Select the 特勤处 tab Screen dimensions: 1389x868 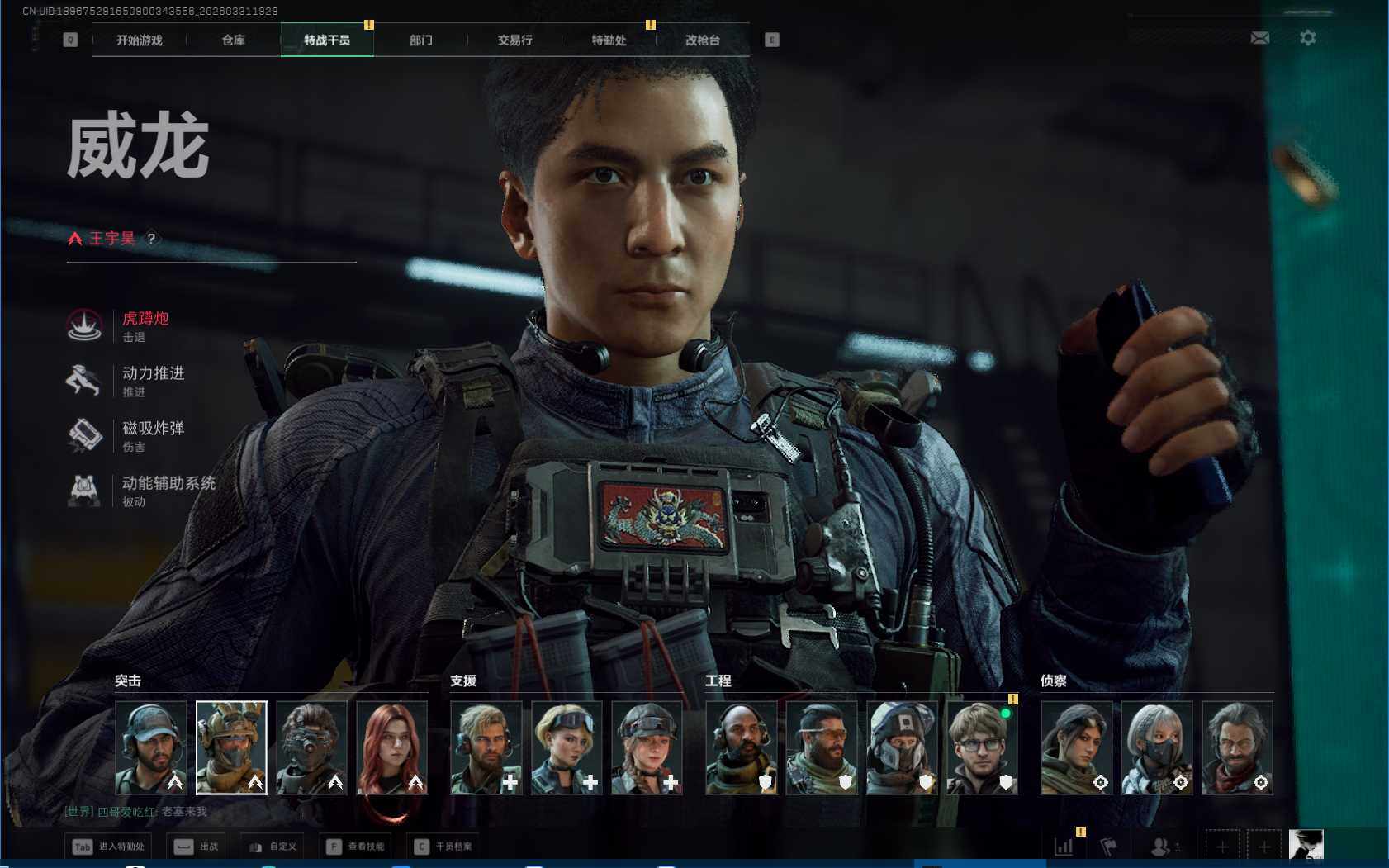(609, 40)
